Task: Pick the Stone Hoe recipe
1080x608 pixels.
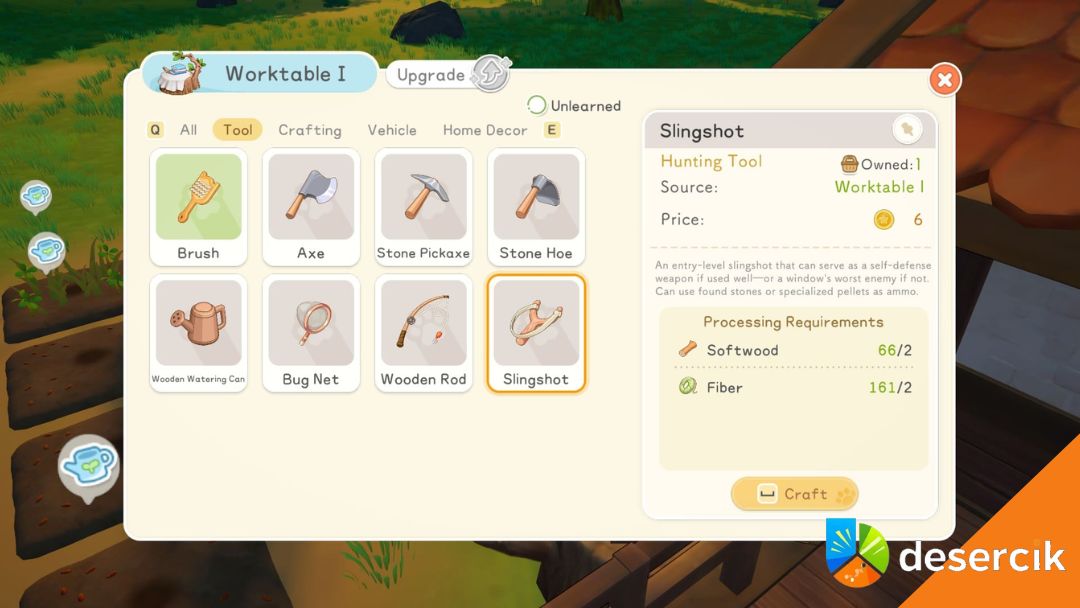Action: [536, 207]
